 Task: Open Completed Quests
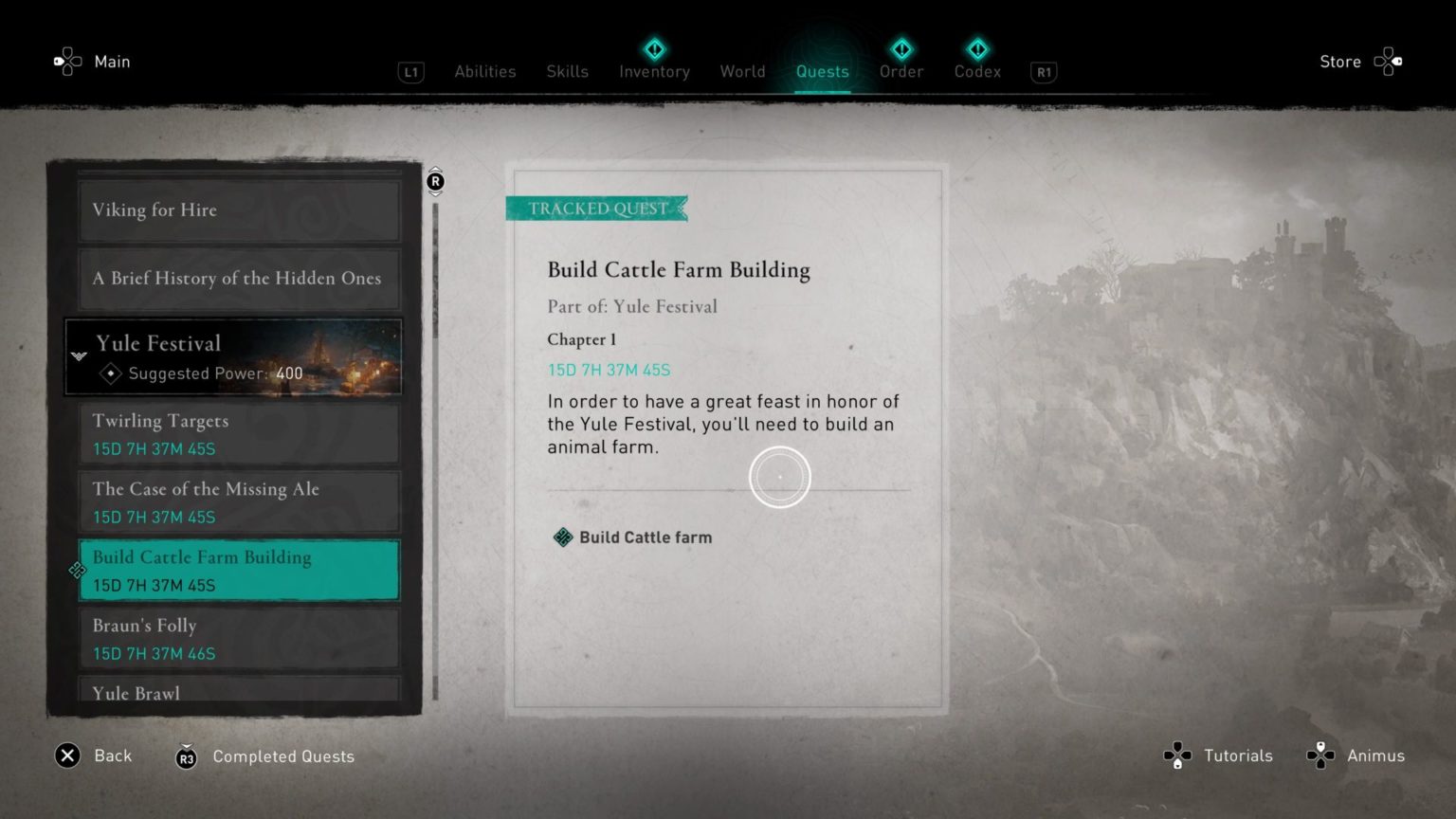coord(283,756)
